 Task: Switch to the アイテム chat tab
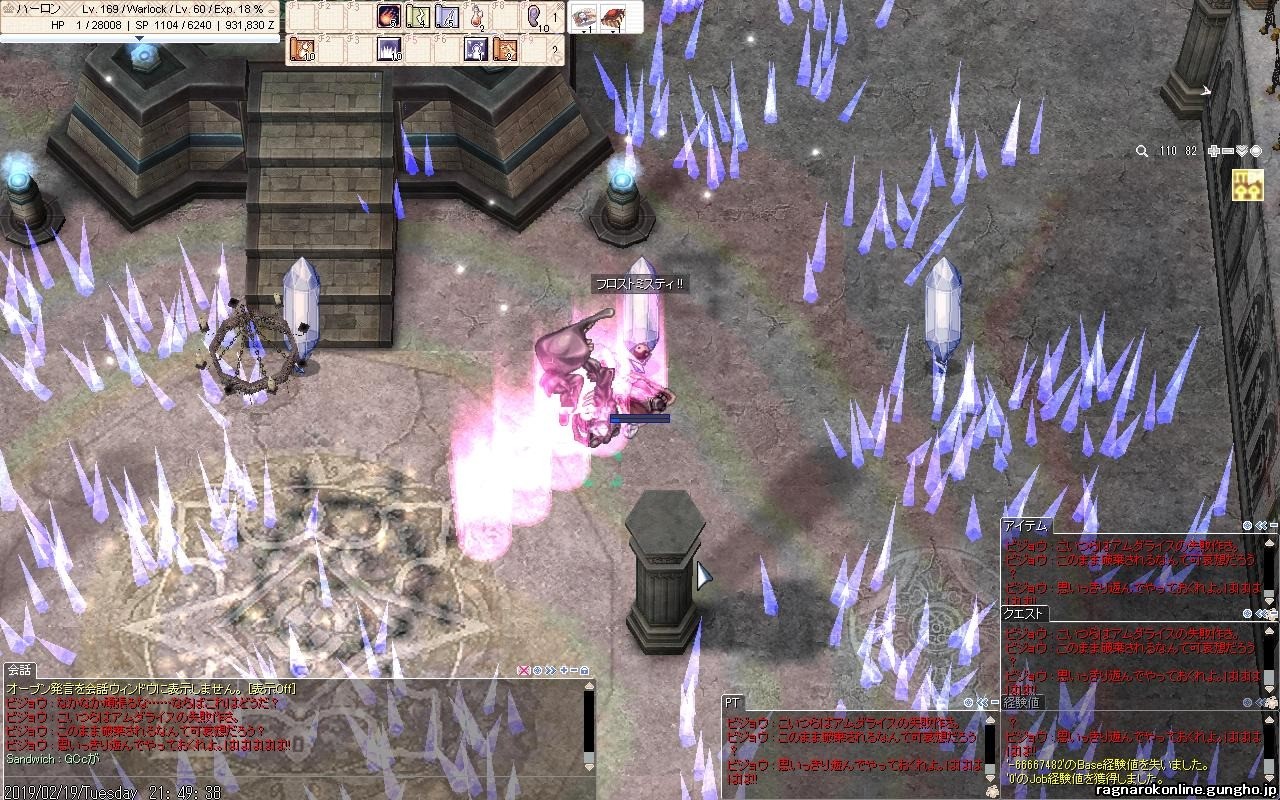pyautogui.click(x=1025, y=525)
